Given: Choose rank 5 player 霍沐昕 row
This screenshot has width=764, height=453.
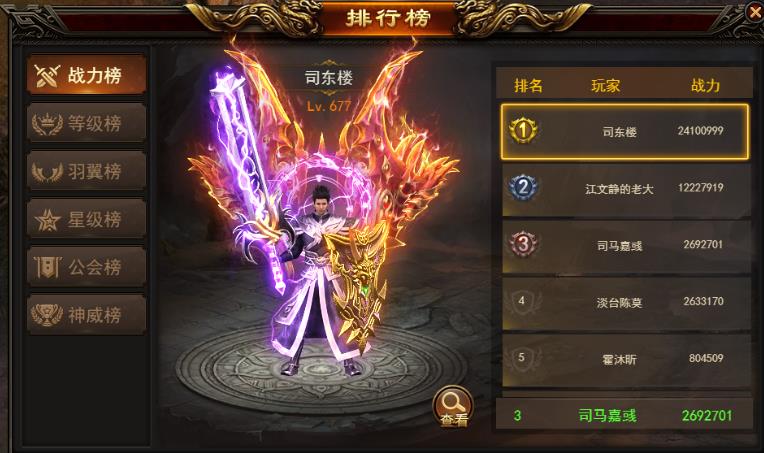Looking at the screenshot, I should tap(624, 358).
